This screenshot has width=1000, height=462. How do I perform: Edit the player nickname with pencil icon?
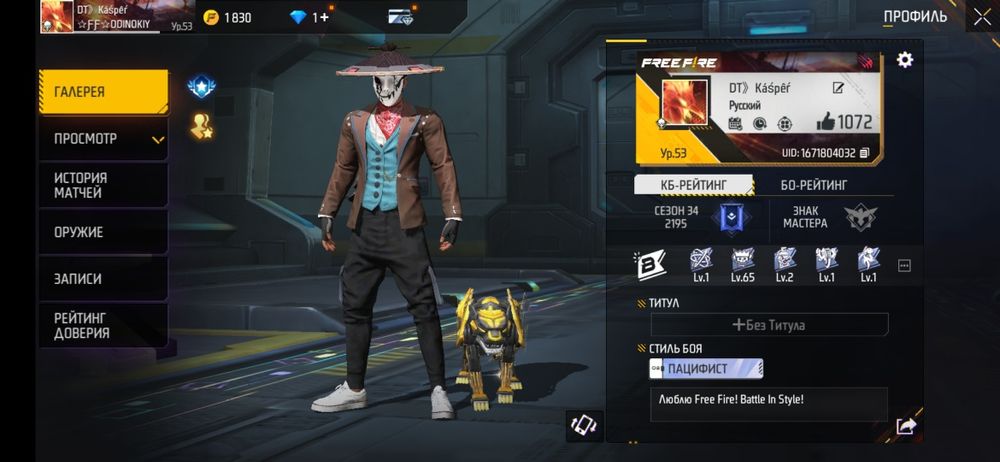[838, 89]
